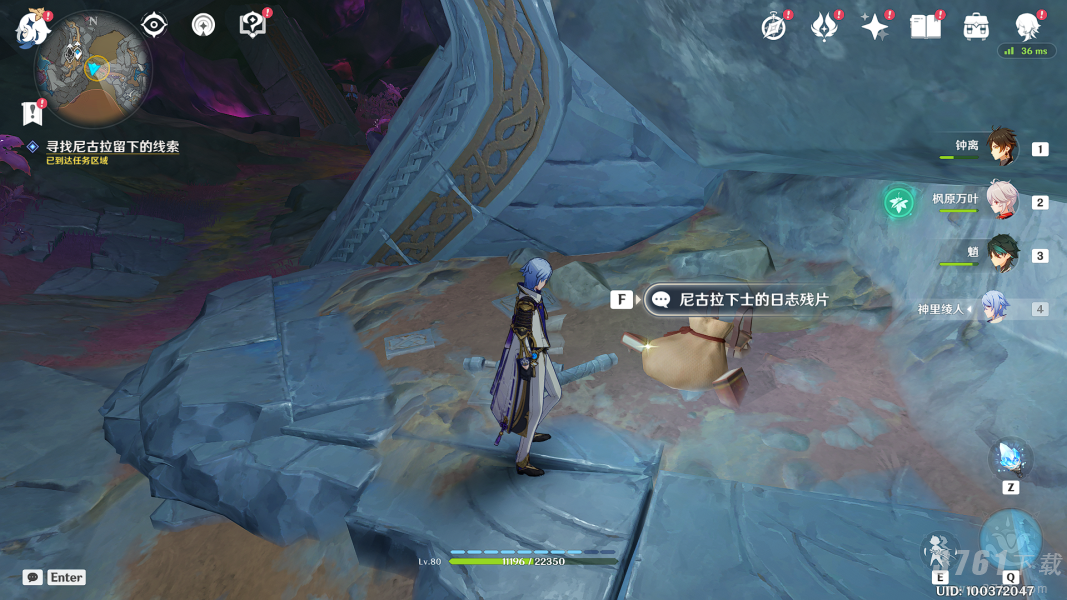Switch to party member 枫原万叶

[1001, 201]
